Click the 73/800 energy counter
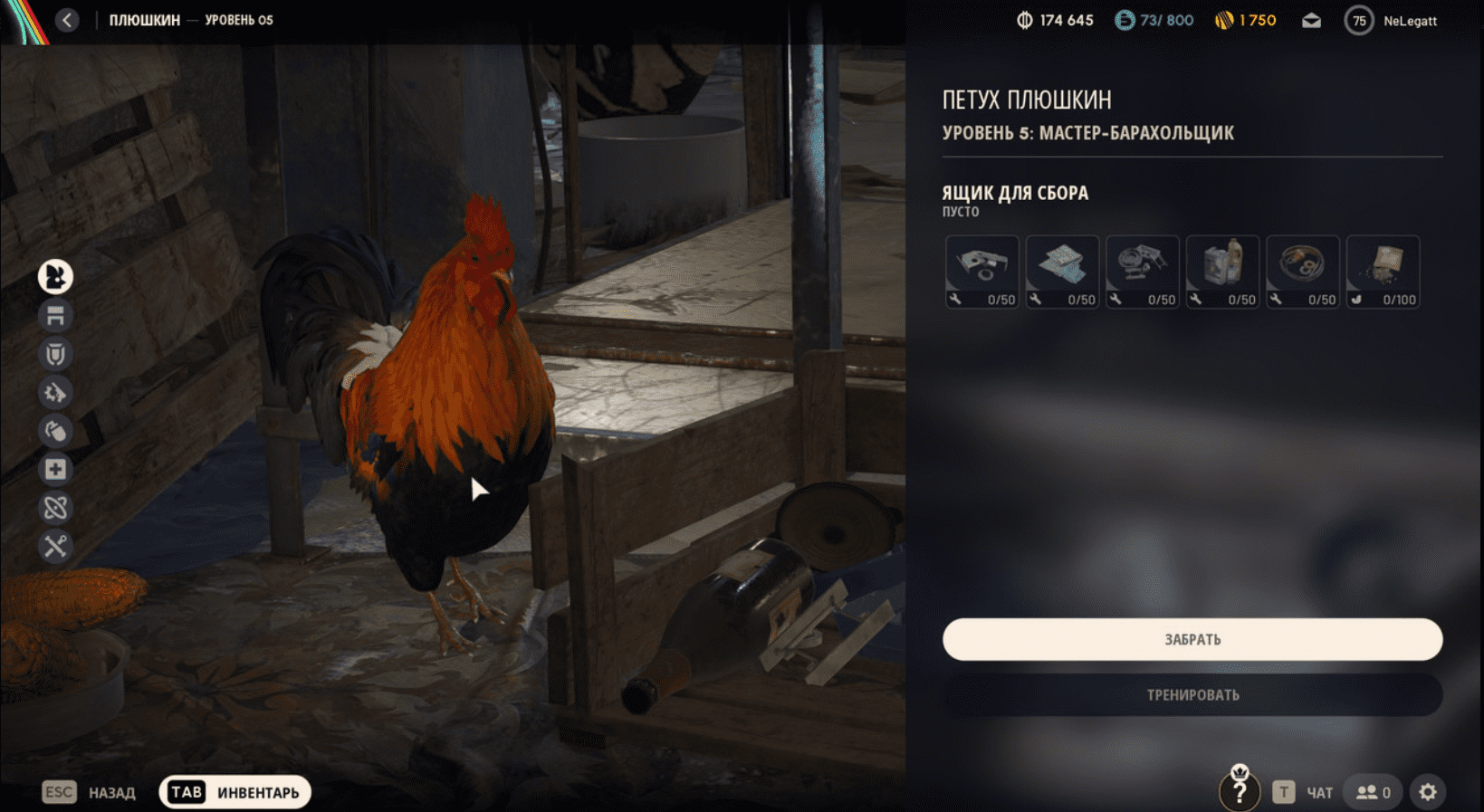Viewport: 1484px width, 812px height. click(1154, 19)
